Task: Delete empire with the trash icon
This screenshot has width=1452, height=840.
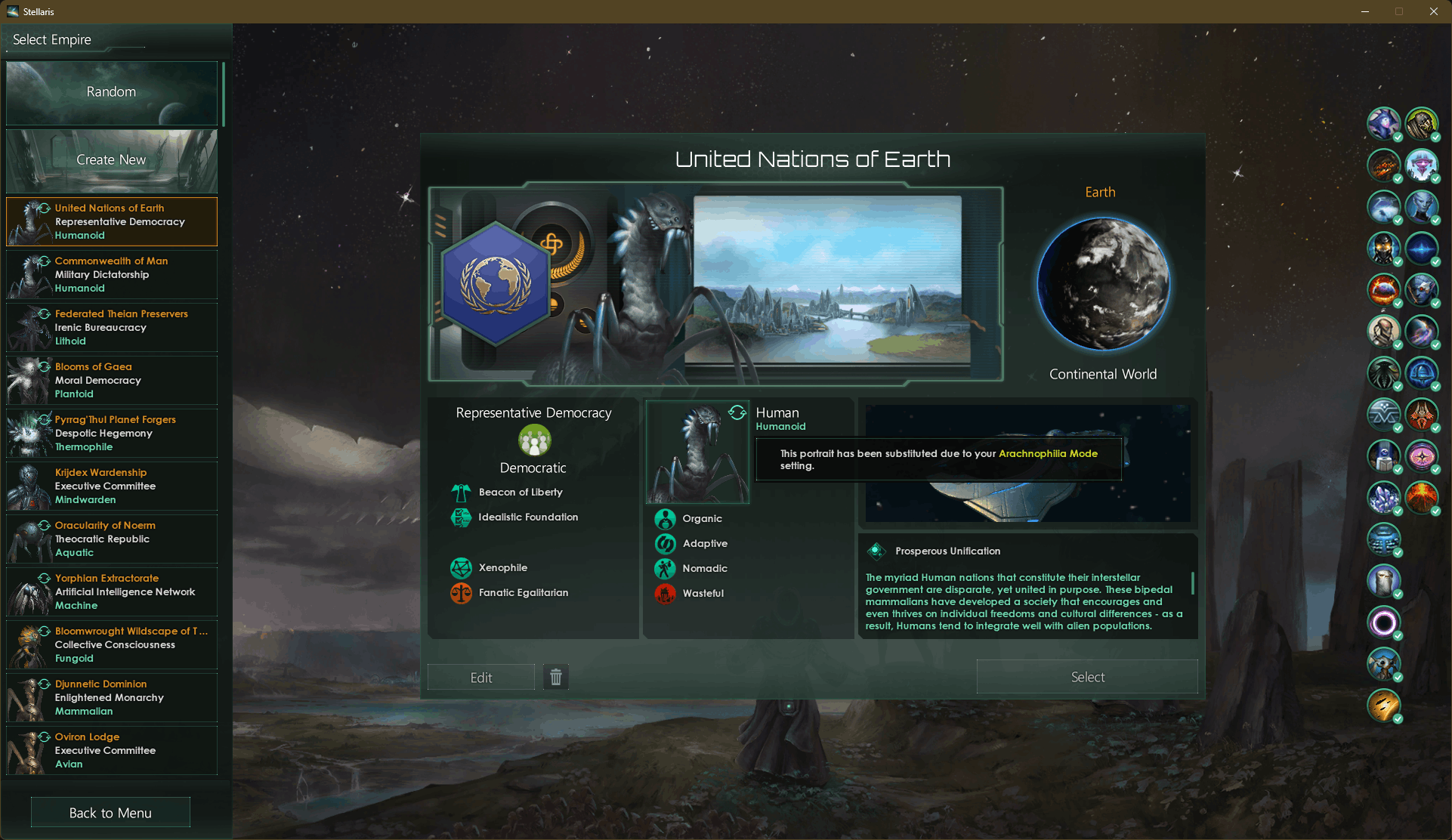Action: click(x=556, y=677)
